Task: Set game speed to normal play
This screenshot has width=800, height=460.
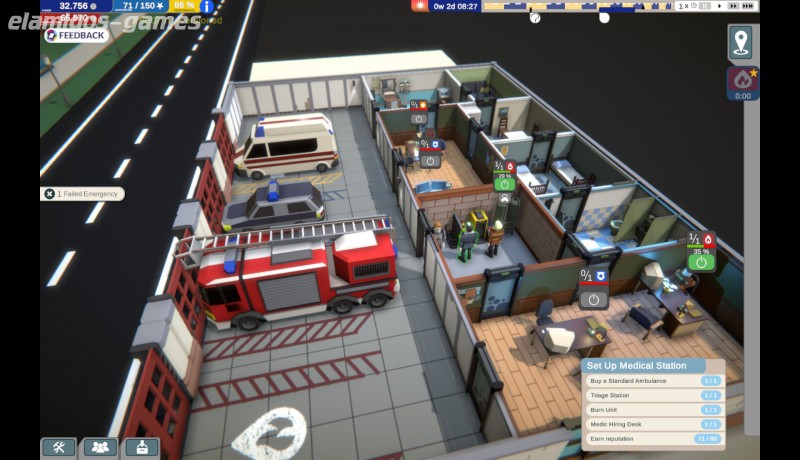Action: [718, 6]
